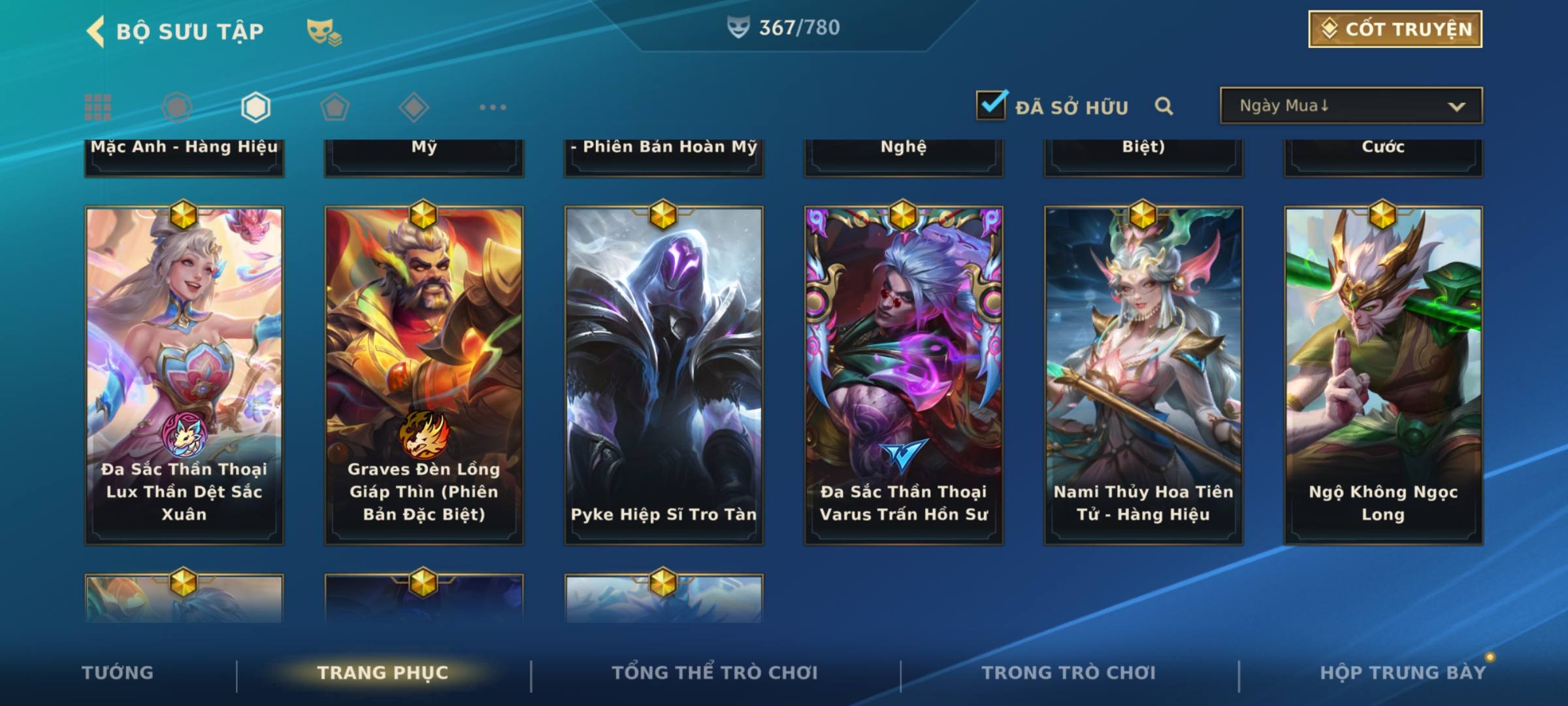Choose the pentagon rarity filter
Viewport: 1568px width, 706px height.
(x=335, y=107)
